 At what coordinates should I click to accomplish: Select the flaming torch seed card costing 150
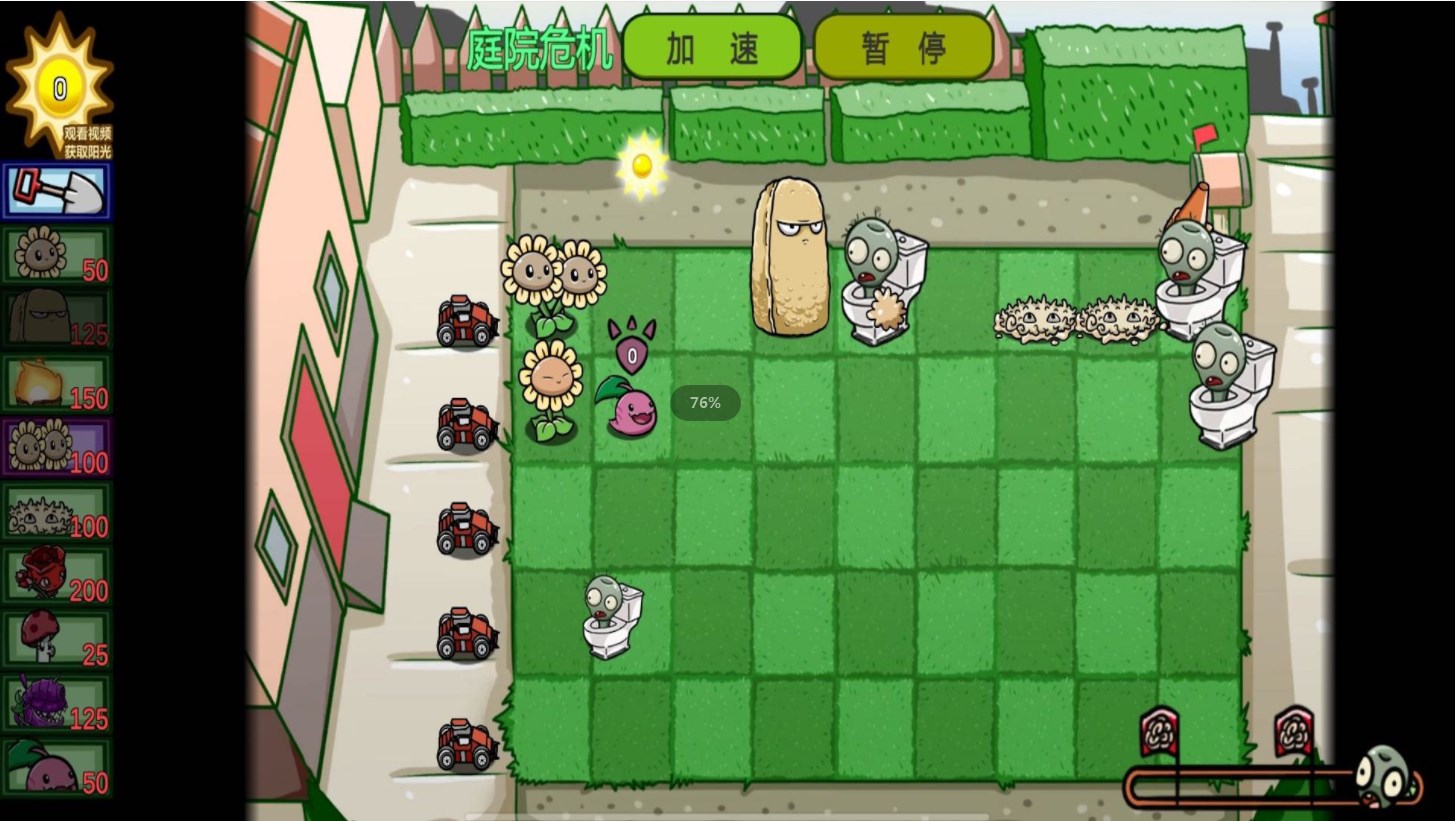point(57,383)
